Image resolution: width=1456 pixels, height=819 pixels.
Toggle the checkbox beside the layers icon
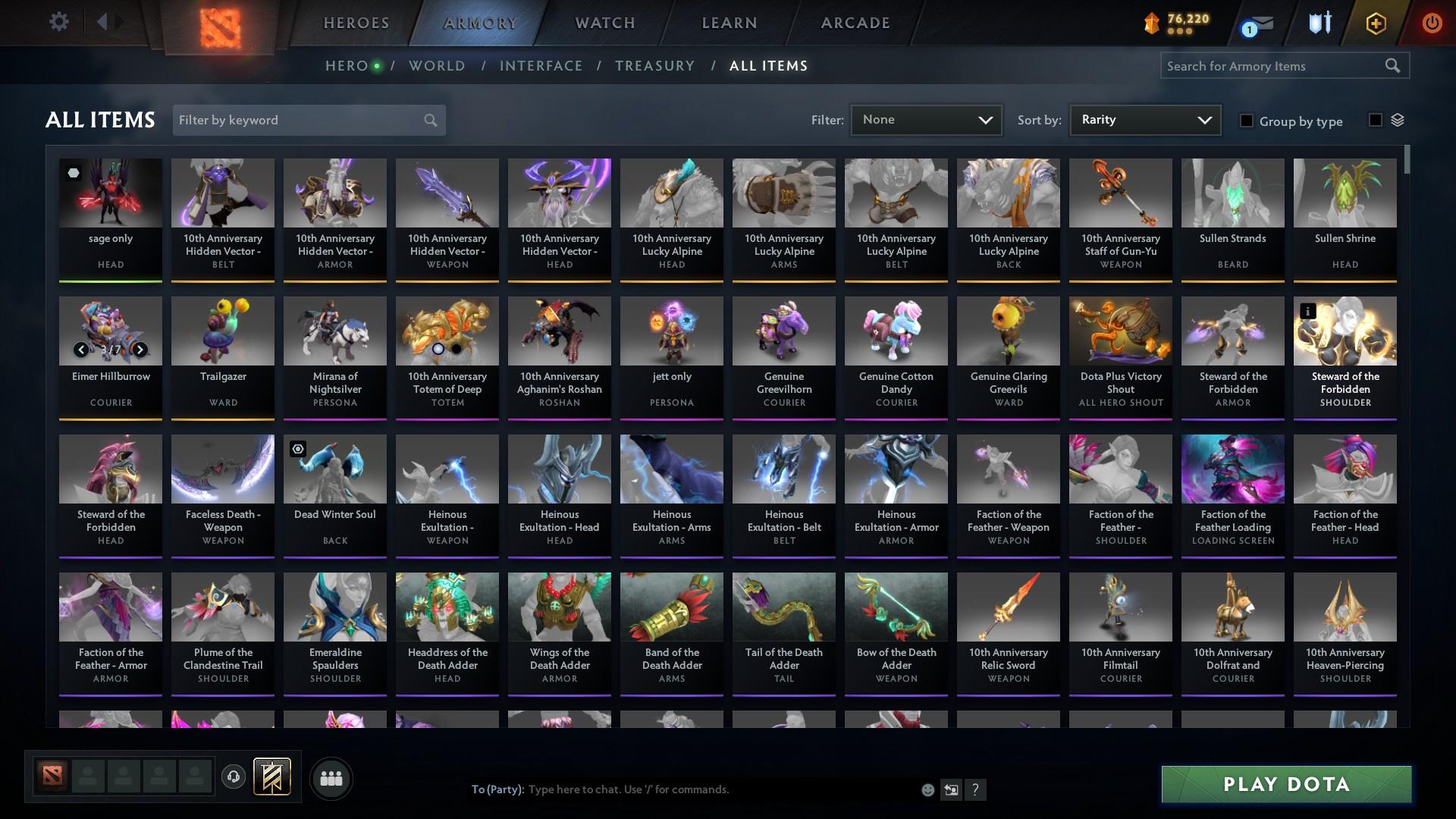click(1375, 120)
